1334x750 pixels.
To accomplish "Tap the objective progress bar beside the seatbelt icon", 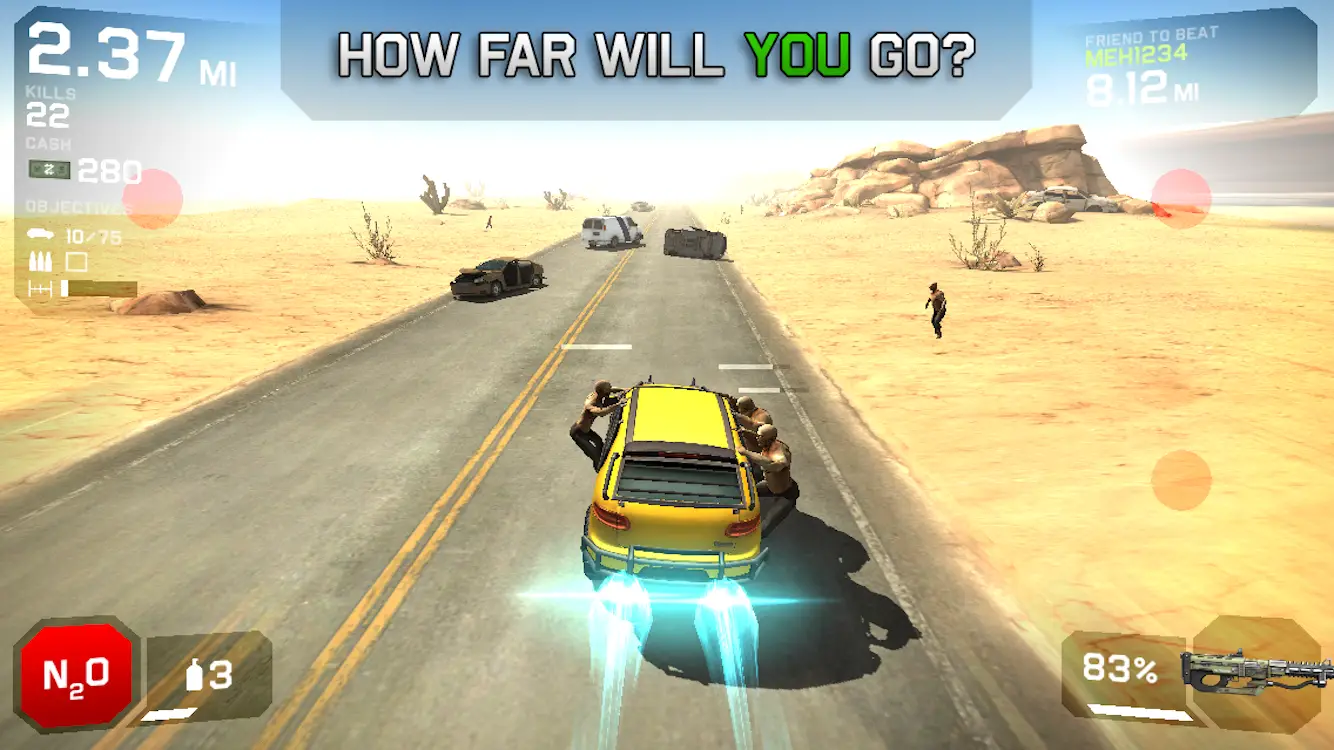I will coord(100,289).
